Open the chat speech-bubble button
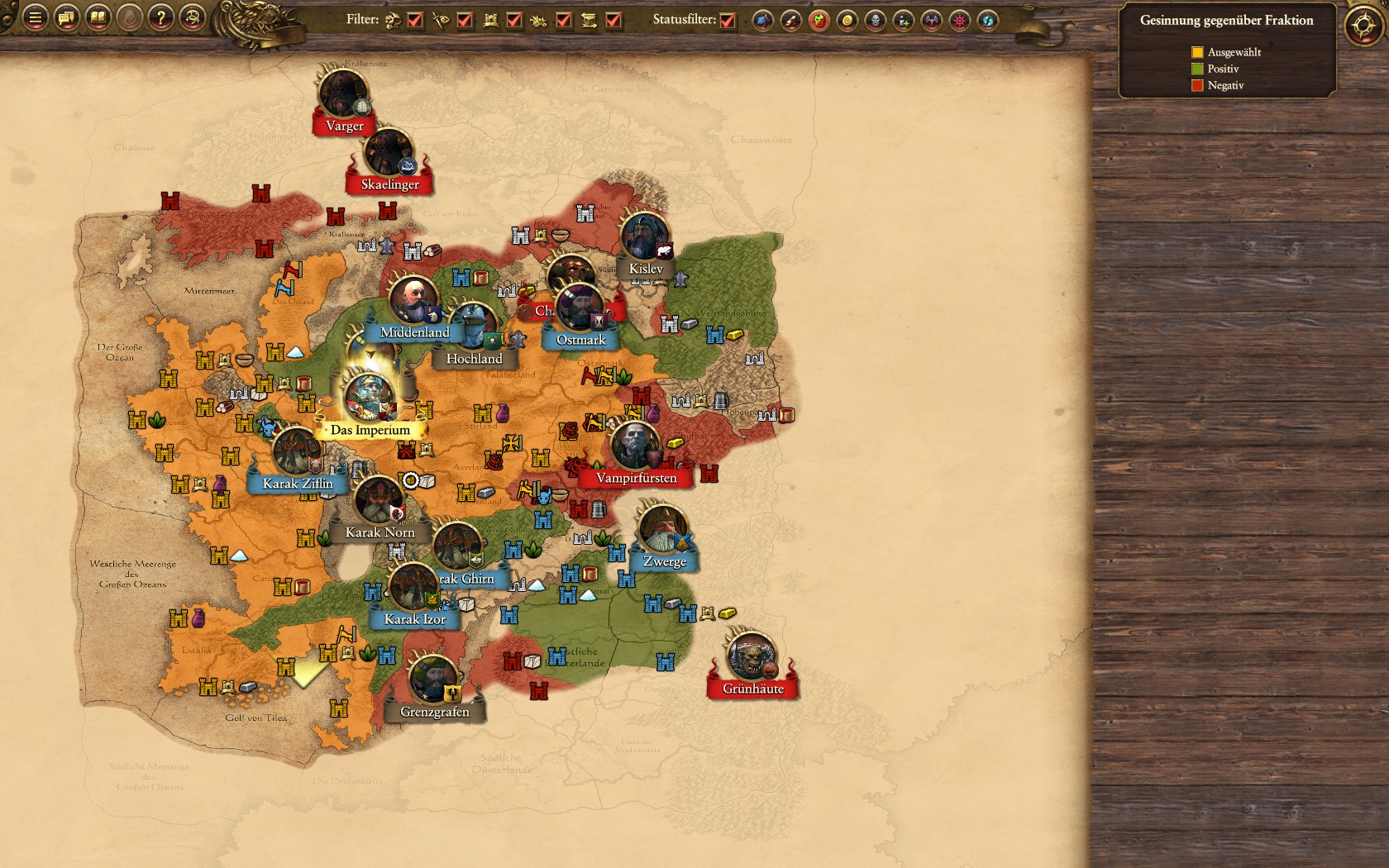This screenshot has height=868, width=1389. point(66,17)
